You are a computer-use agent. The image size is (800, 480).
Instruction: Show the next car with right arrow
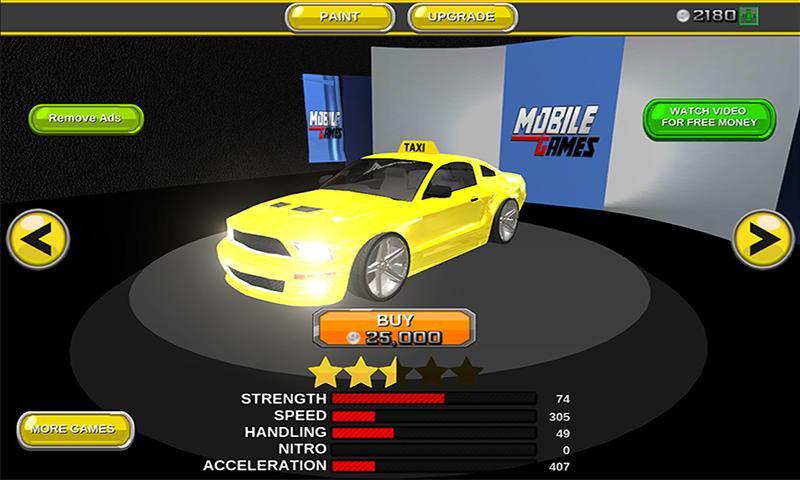[763, 241]
